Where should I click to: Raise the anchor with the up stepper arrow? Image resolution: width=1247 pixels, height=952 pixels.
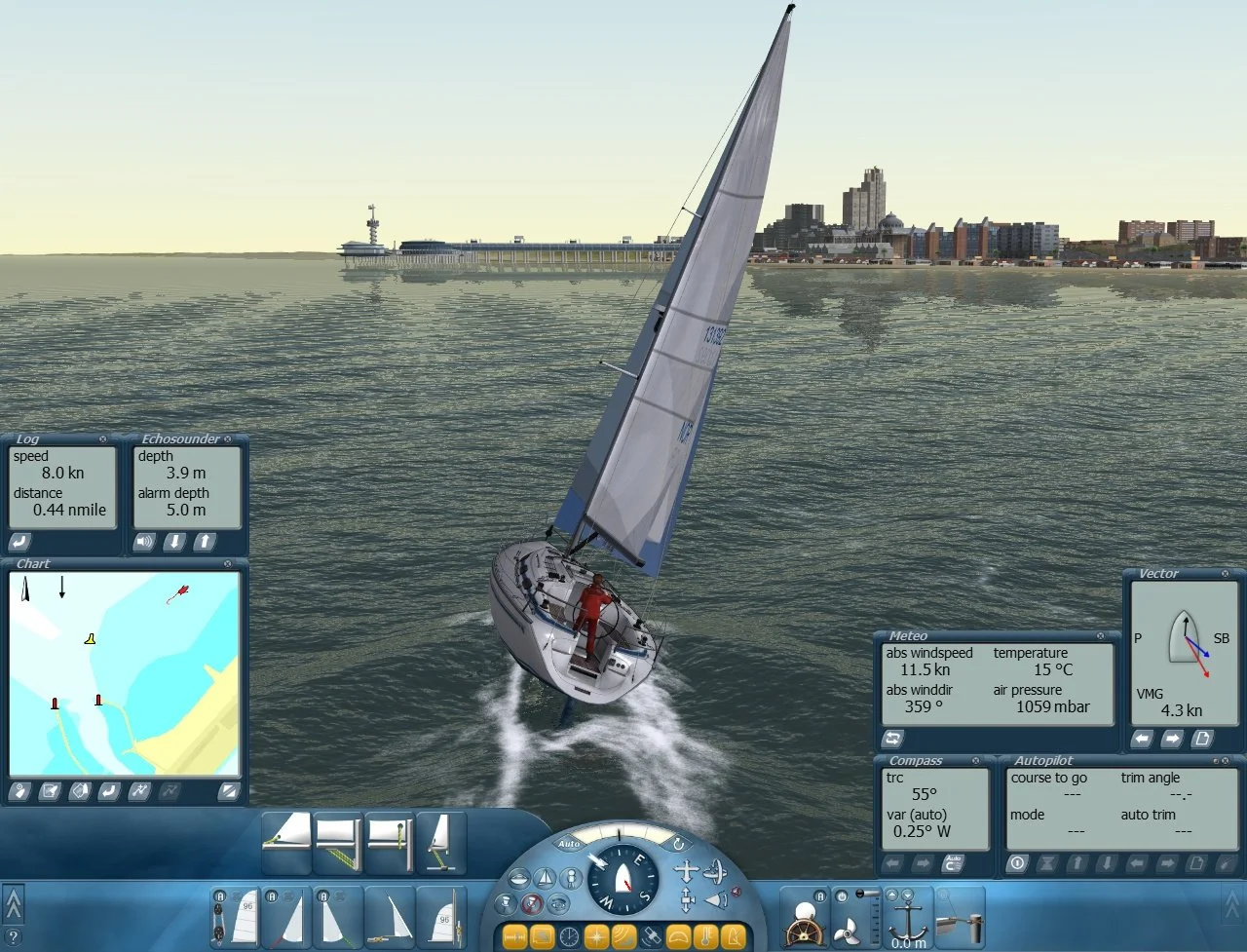[892, 895]
